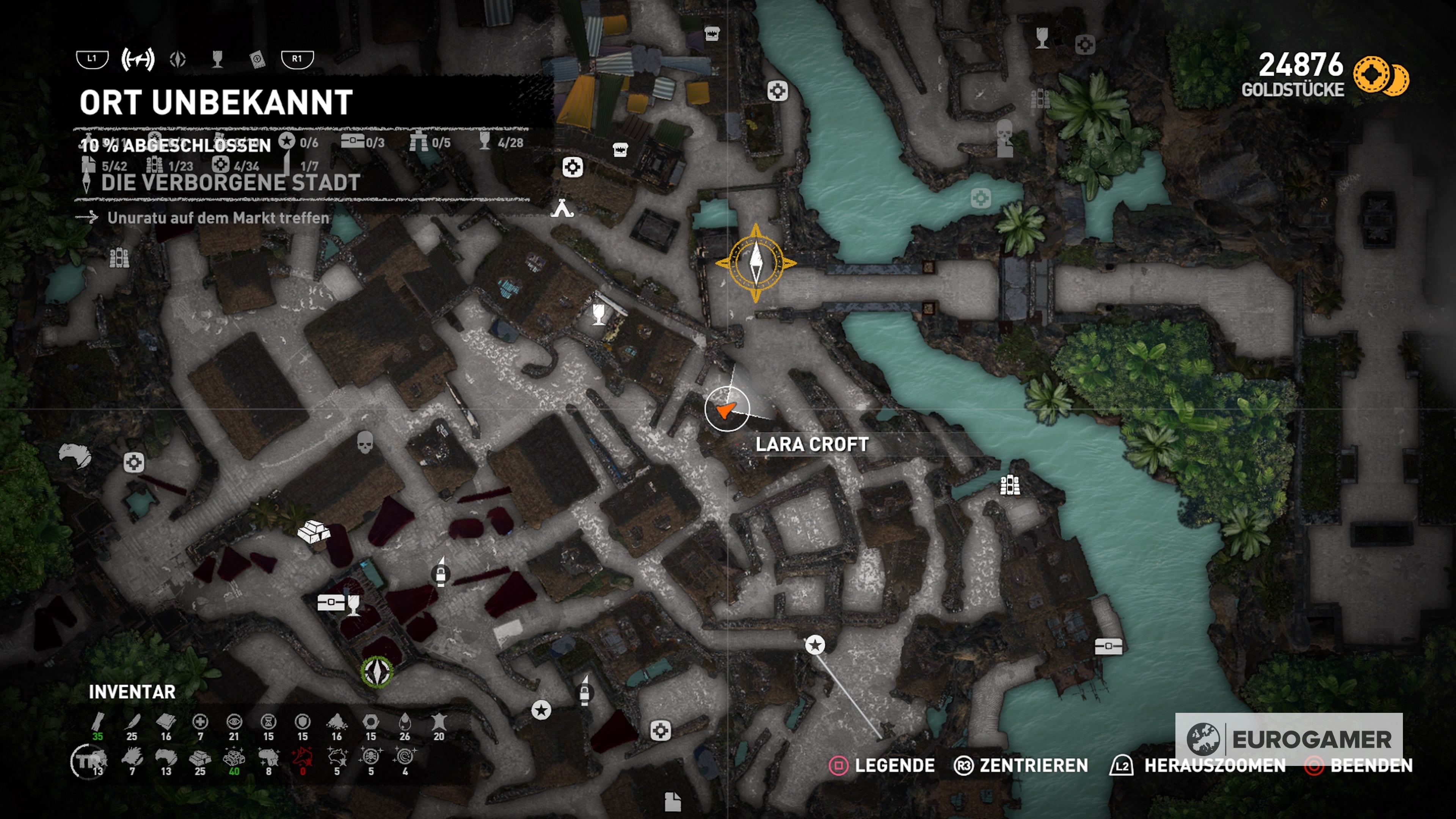Select the base camp tent marker
This screenshot has width=1456, height=819.
pos(562,209)
